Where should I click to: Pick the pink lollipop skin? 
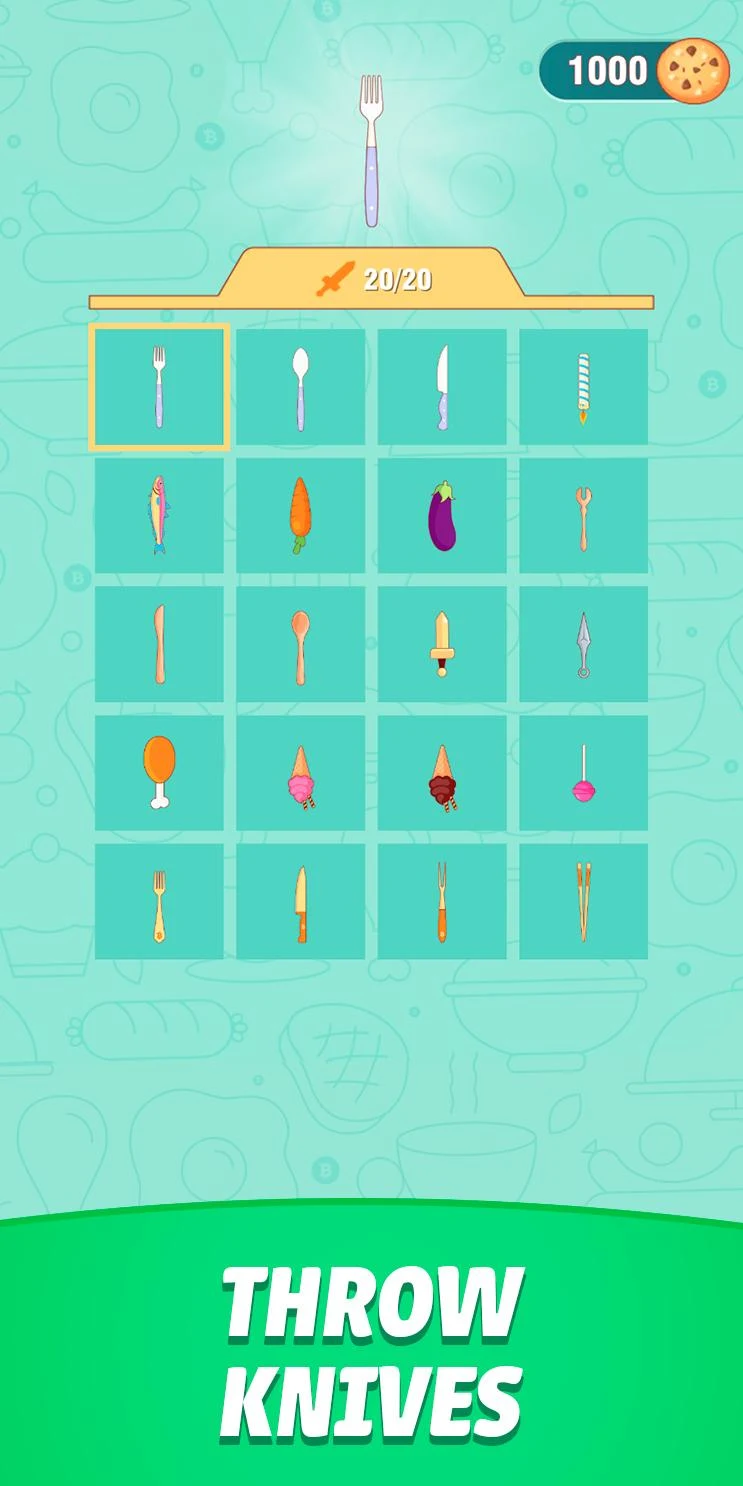coord(583,772)
